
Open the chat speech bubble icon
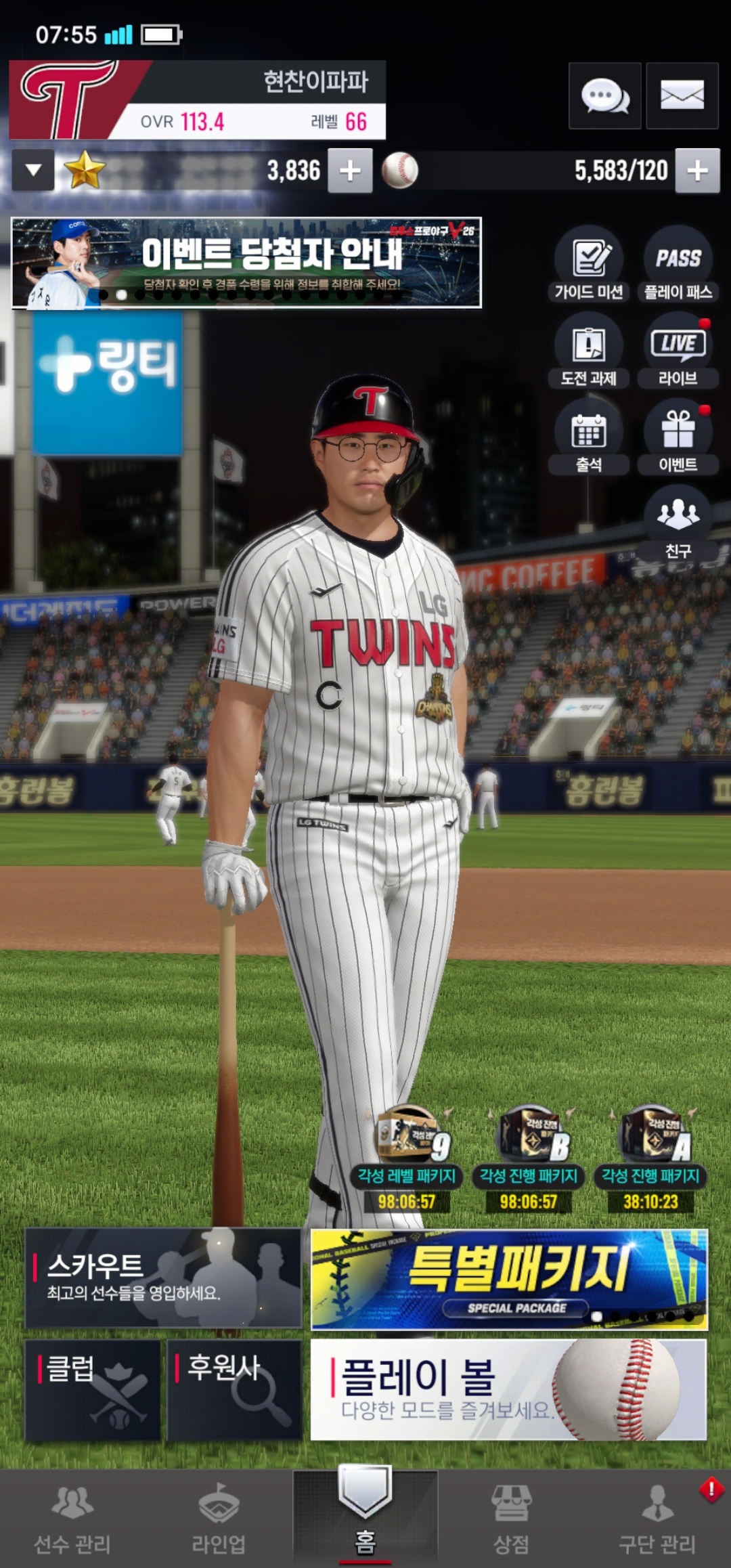coord(604,95)
